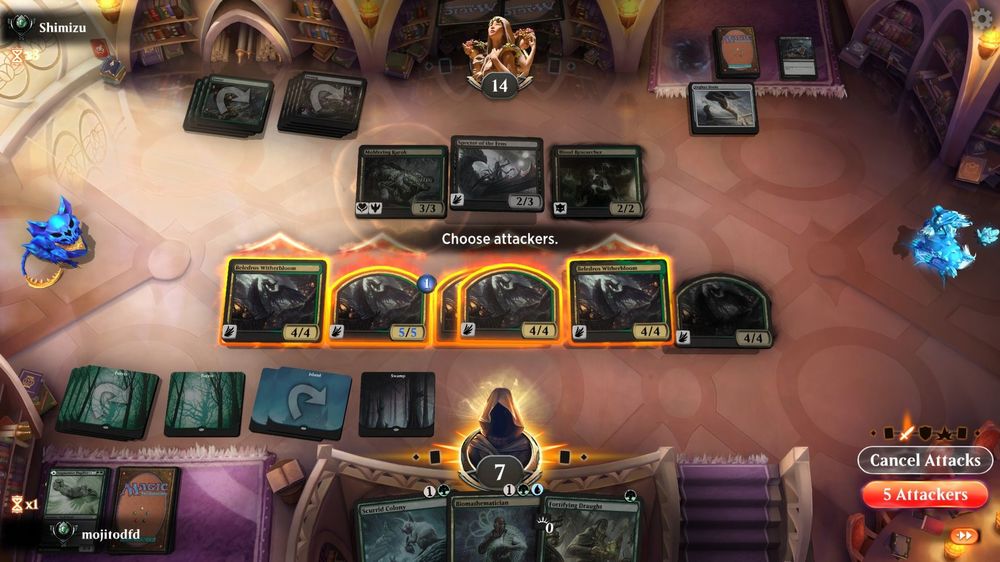Inspect opponent's white artifact card
This screenshot has height=562, width=1000.
point(722,107)
